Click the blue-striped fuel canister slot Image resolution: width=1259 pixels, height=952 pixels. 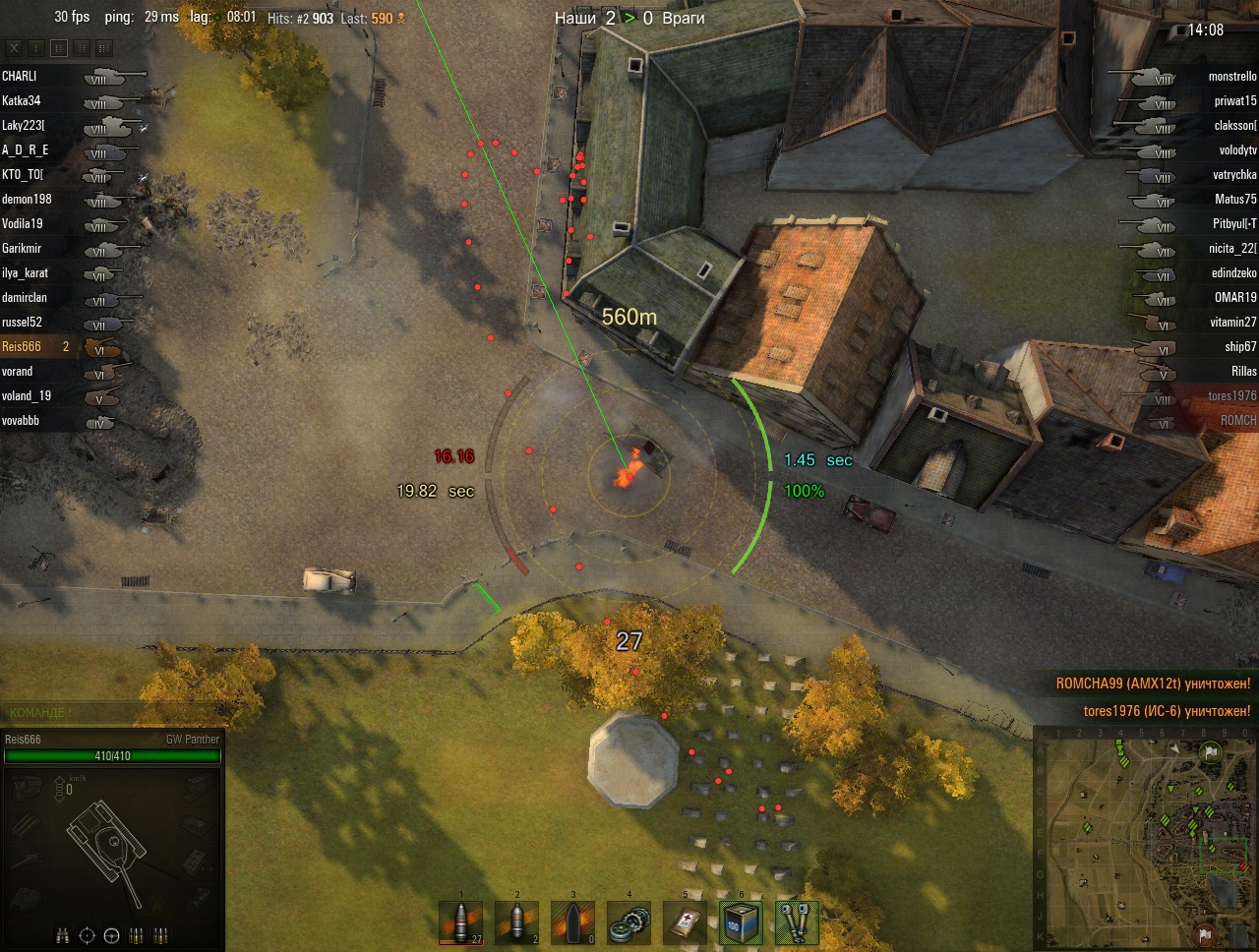pos(740,924)
